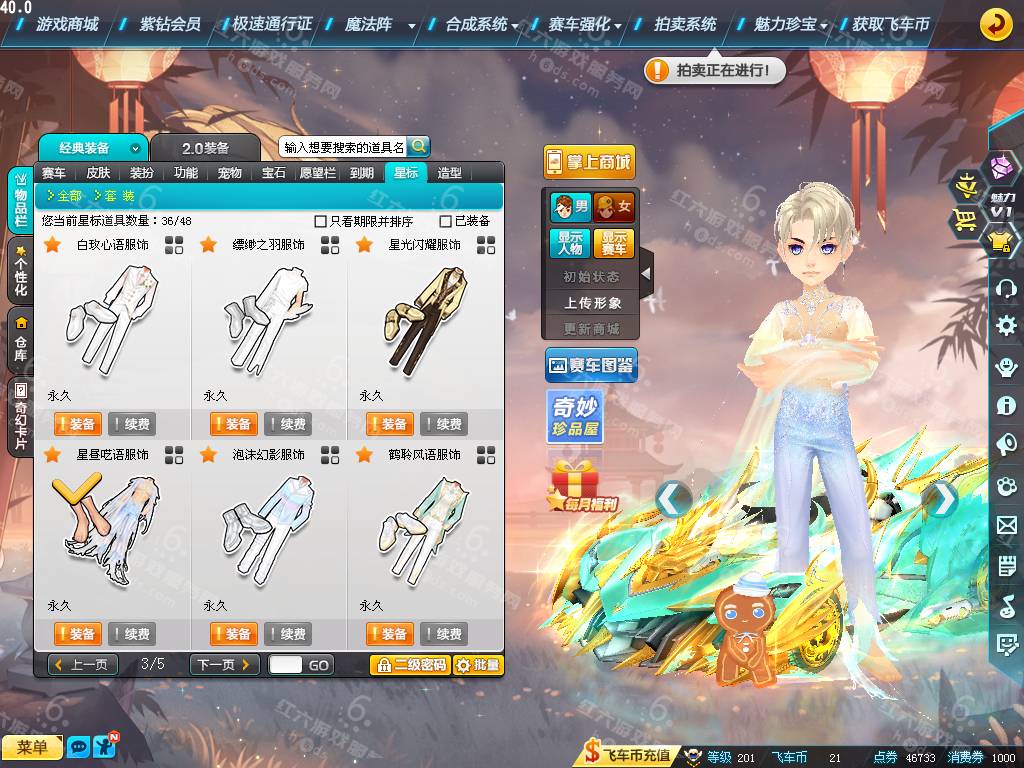1024x768 pixels.
Task: Open the 菜单 menu button
Action: point(31,747)
